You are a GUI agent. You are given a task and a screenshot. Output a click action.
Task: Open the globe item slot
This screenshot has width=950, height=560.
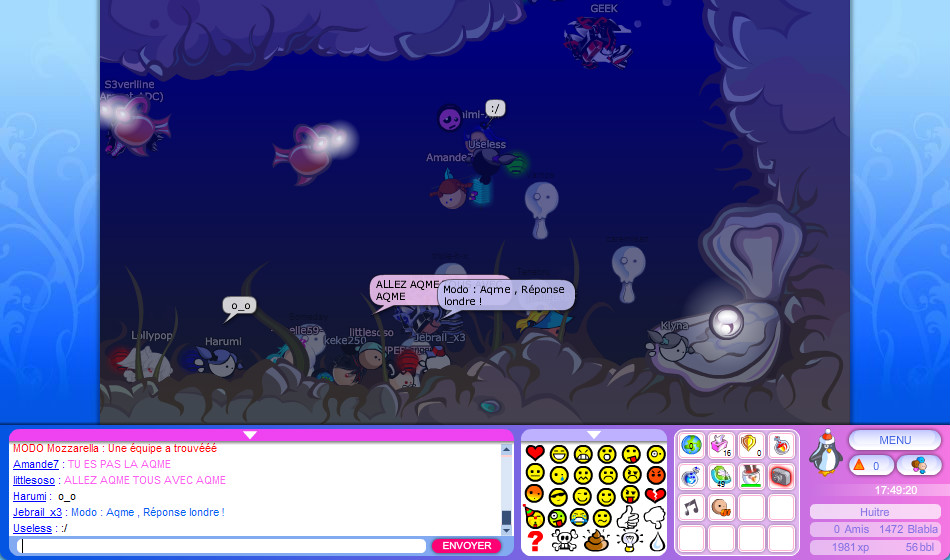691,445
